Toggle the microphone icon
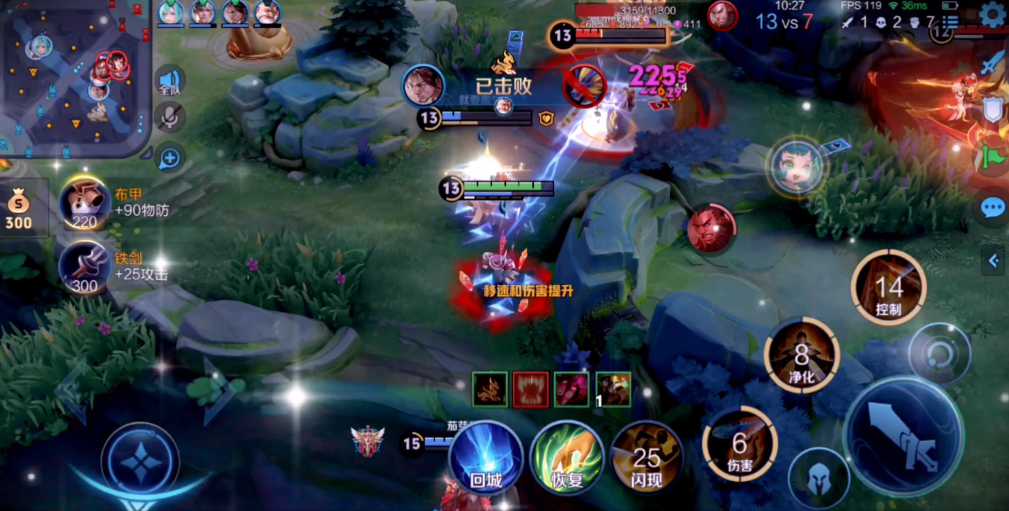Screen dimensions: 1009x511 click(x=170, y=119)
